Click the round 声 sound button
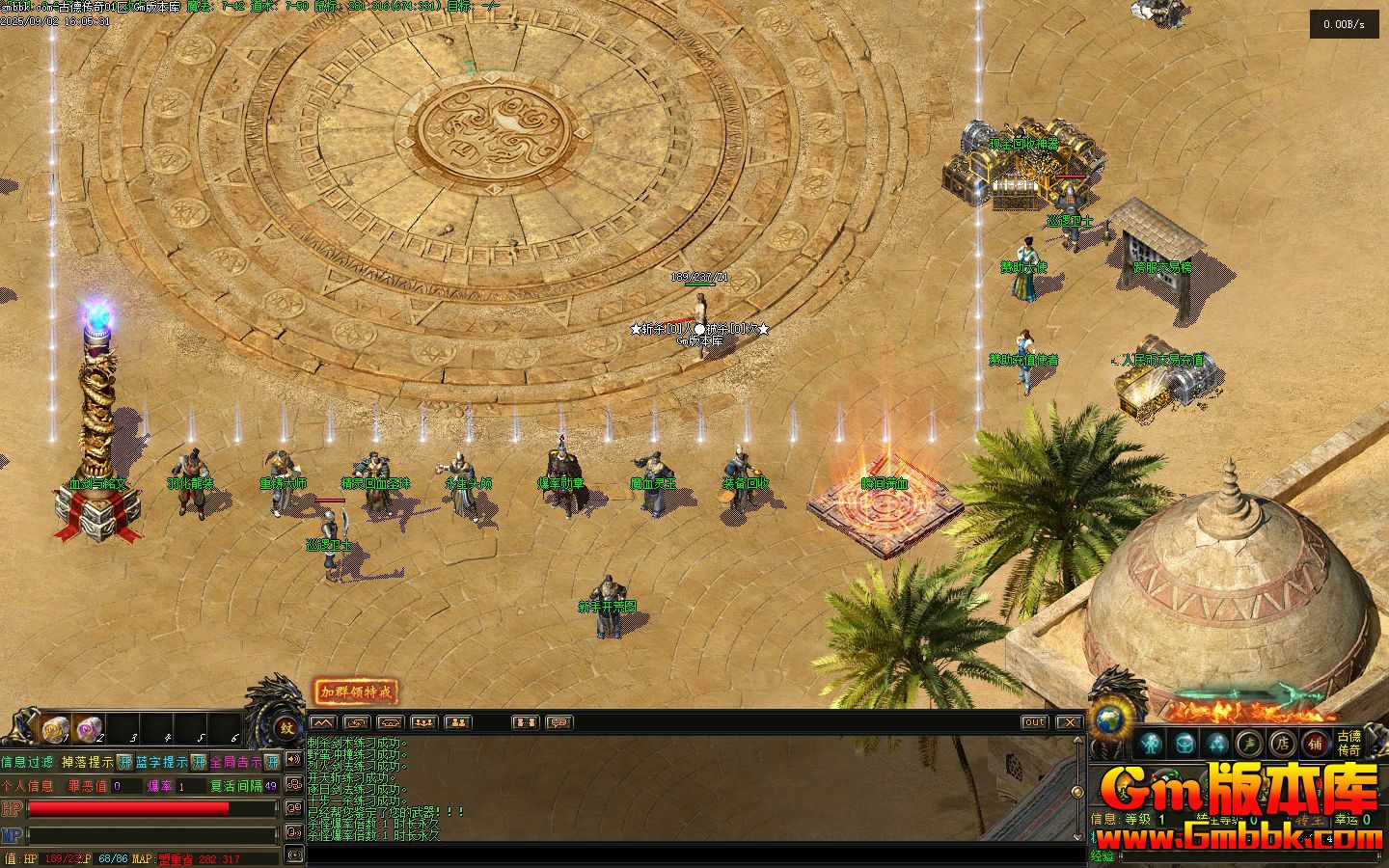 click(x=1250, y=744)
